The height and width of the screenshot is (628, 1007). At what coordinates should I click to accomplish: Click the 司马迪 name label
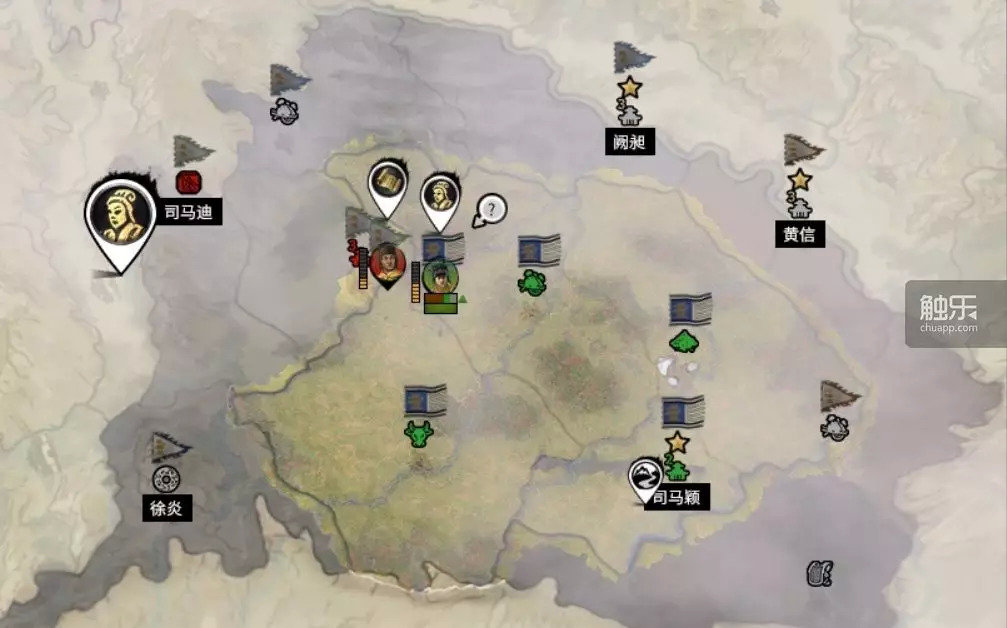tap(188, 212)
